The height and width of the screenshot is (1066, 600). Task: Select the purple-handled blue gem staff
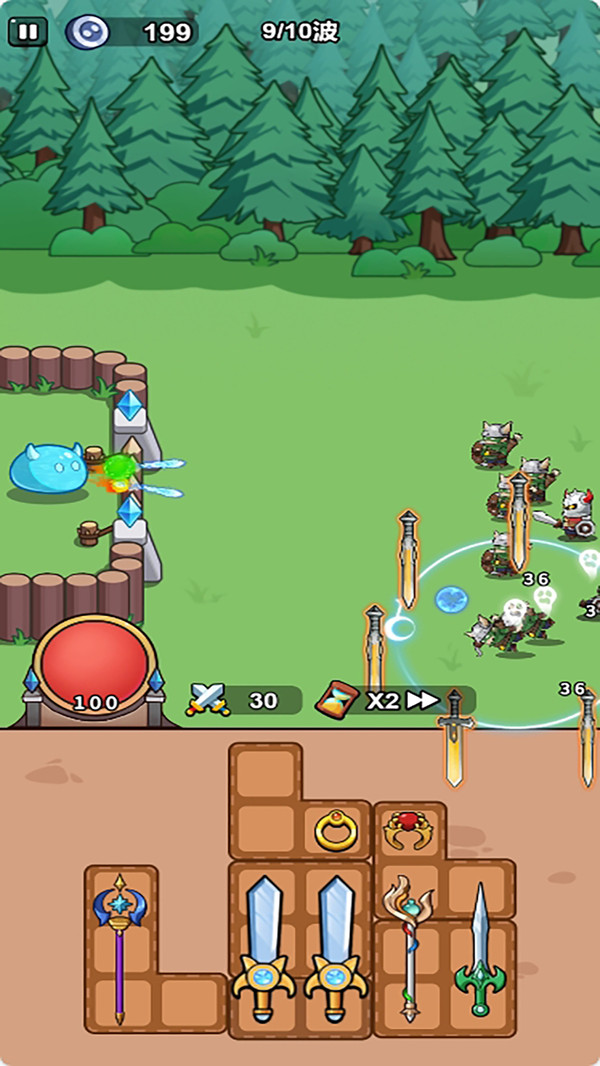[x=120, y=943]
